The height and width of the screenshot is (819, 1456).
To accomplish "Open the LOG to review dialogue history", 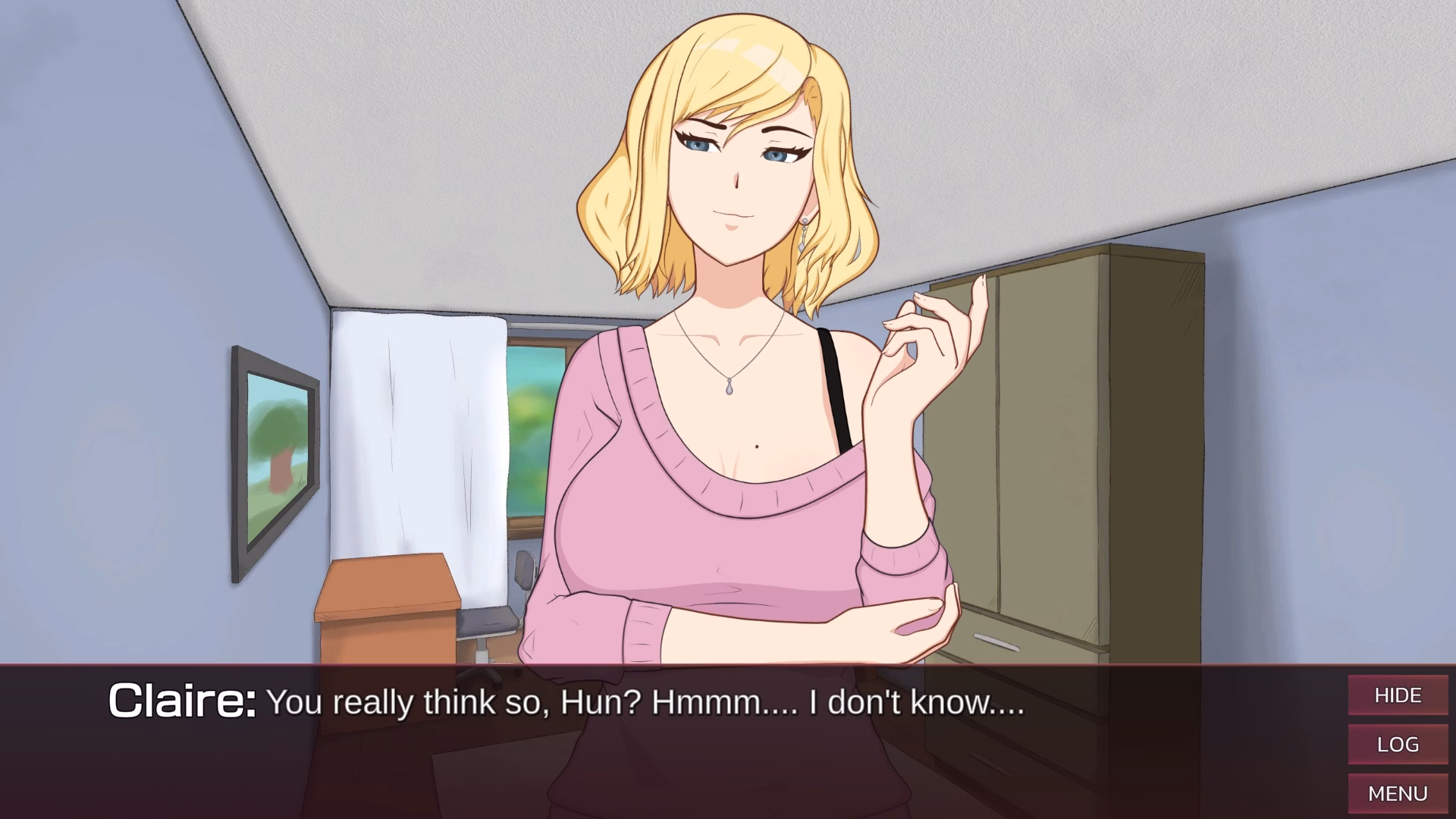I will 1398,744.
